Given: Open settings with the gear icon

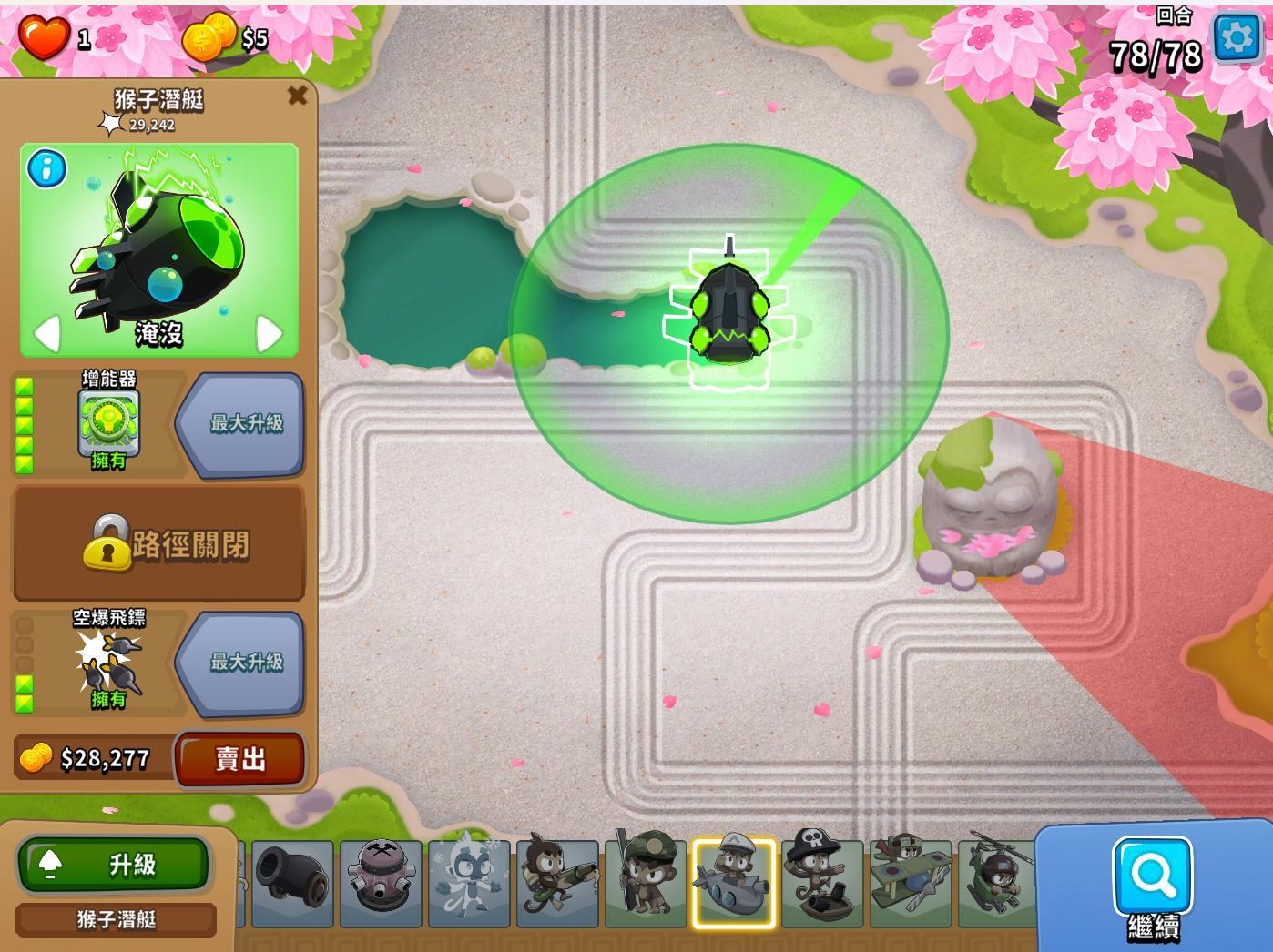Looking at the screenshot, I should 1235,38.
